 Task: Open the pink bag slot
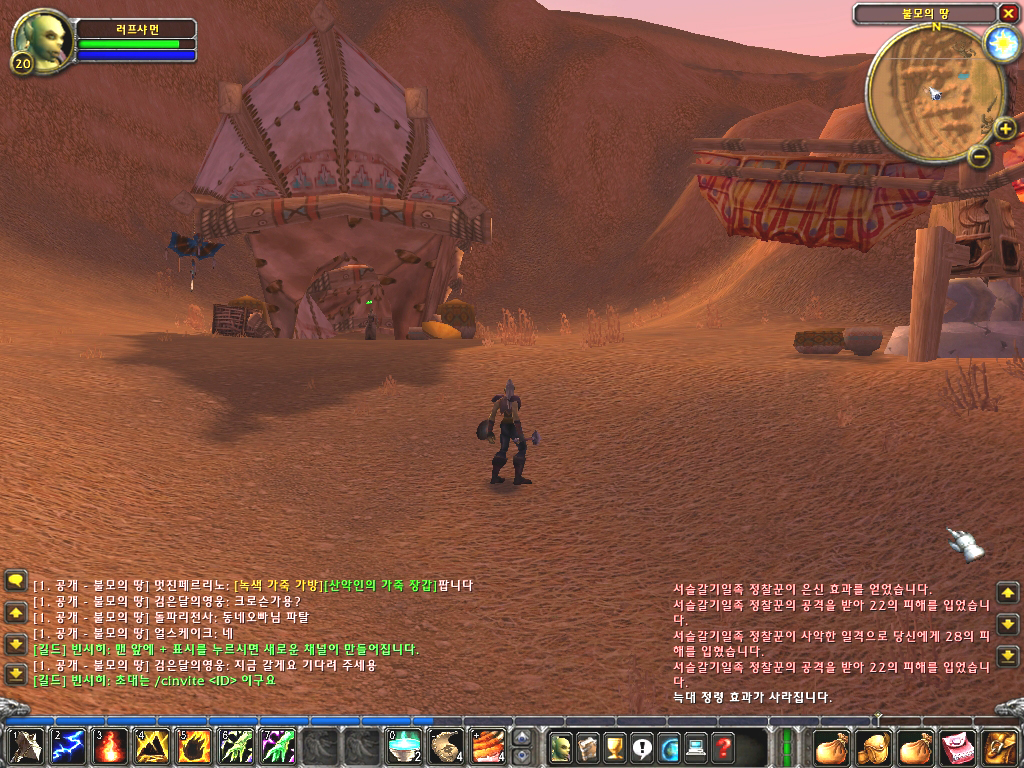pyautogui.click(x=958, y=747)
